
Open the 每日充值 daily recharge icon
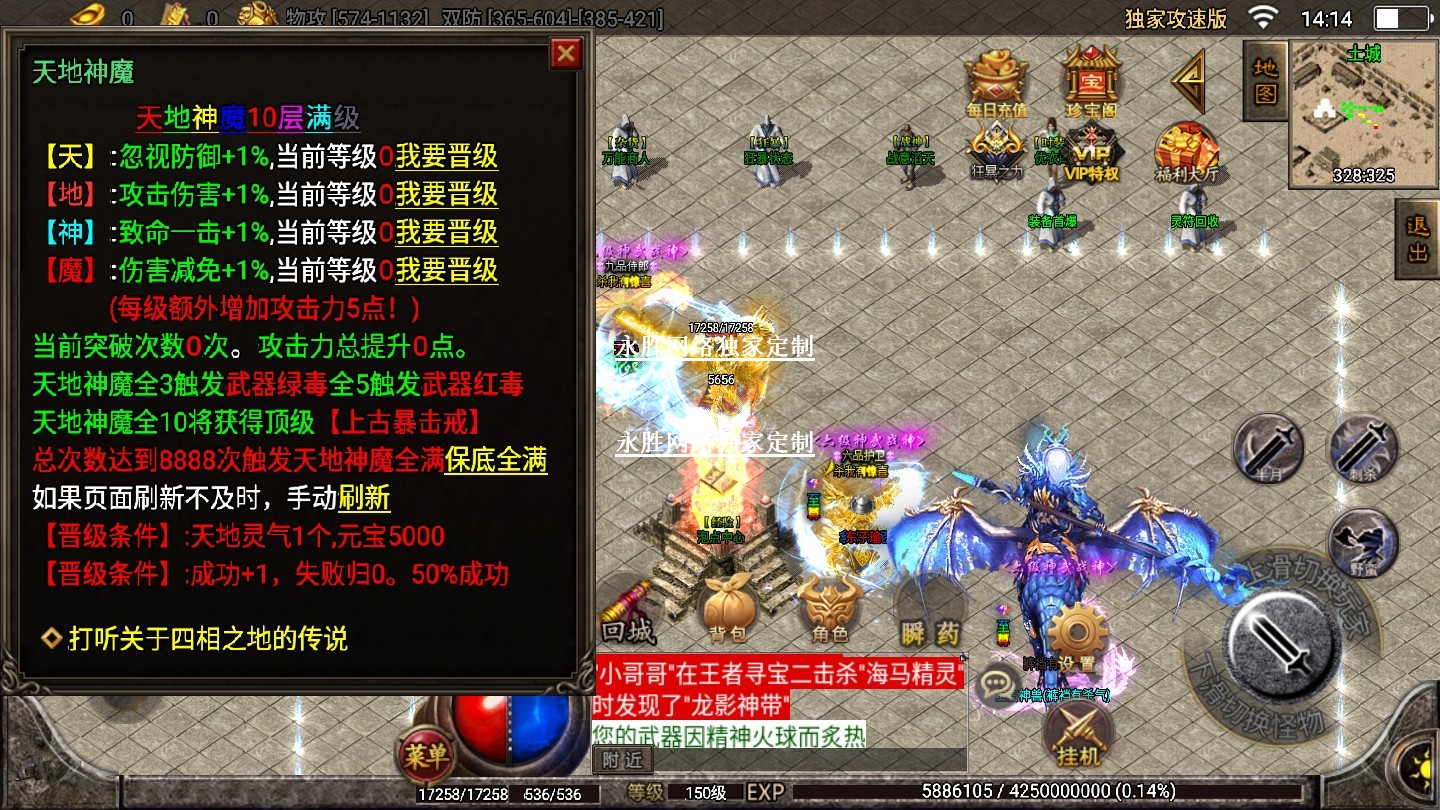click(x=996, y=80)
